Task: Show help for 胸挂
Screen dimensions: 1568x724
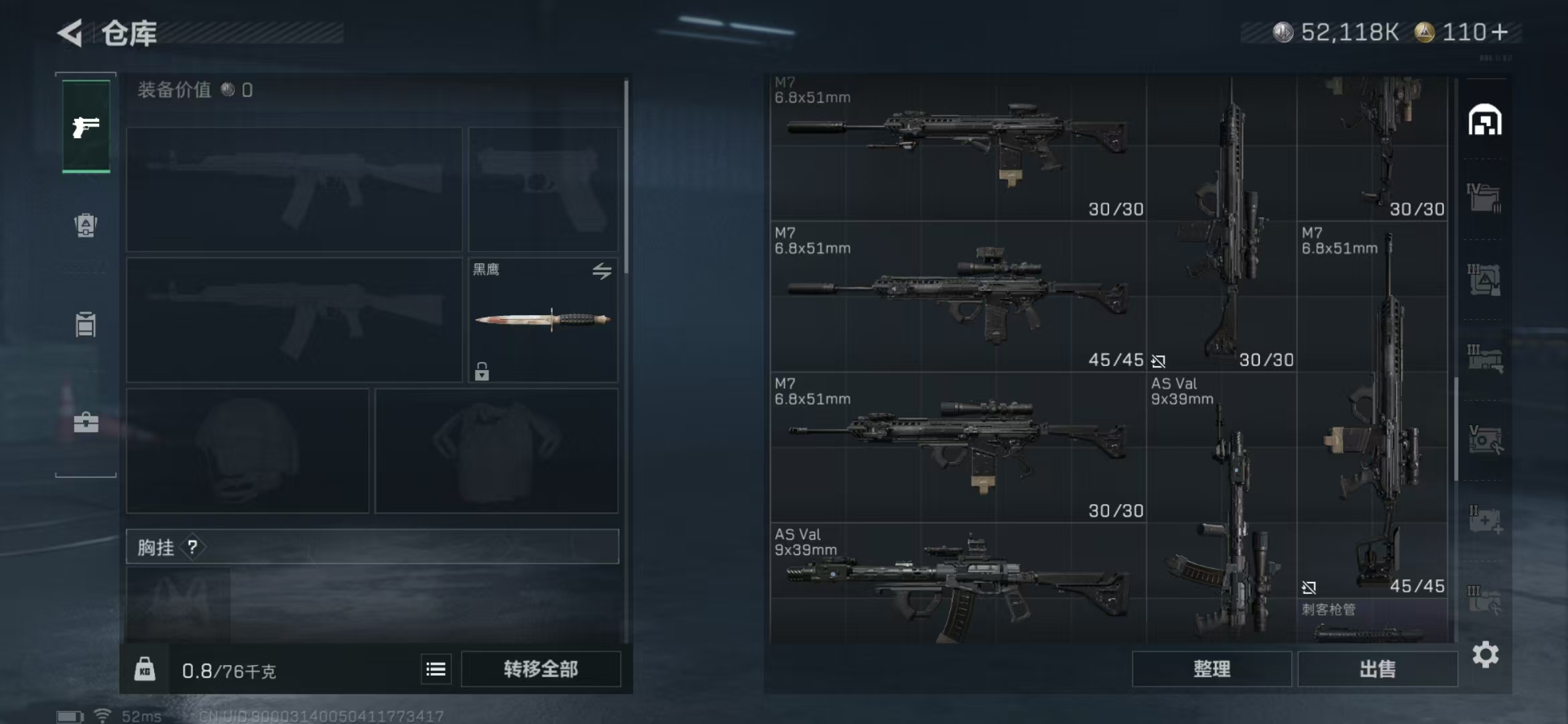Action: coord(193,547)
